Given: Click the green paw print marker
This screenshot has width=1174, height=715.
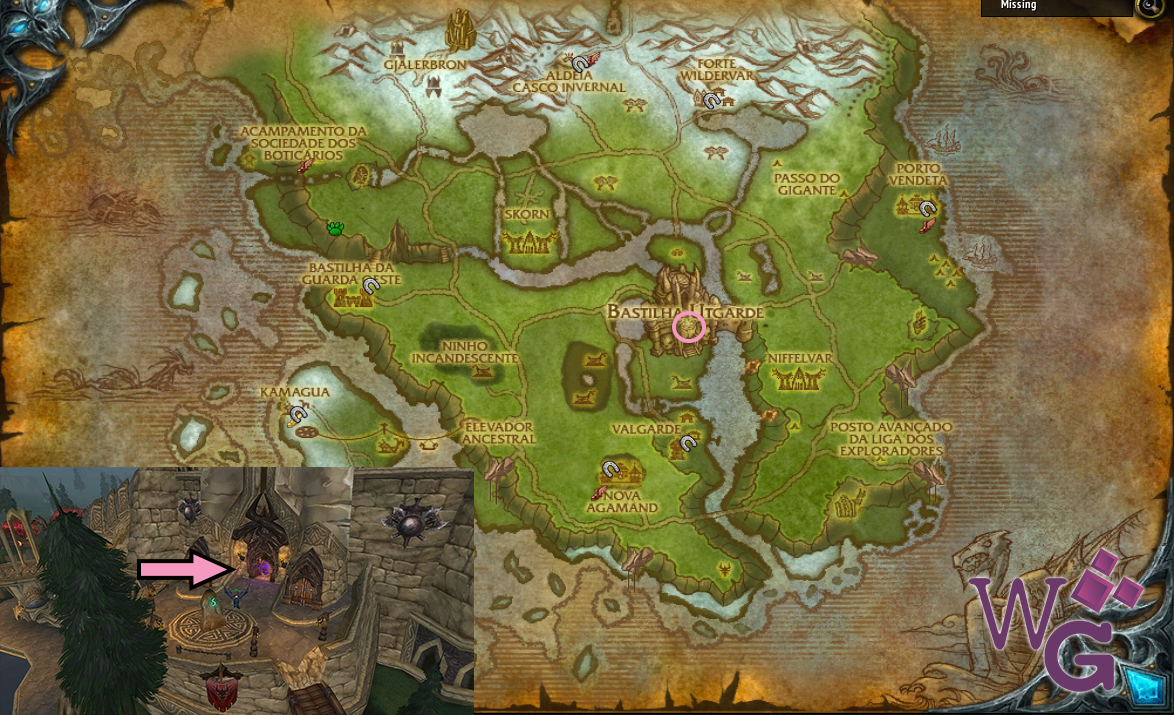Looking at the screenshot, I should 336,229.
